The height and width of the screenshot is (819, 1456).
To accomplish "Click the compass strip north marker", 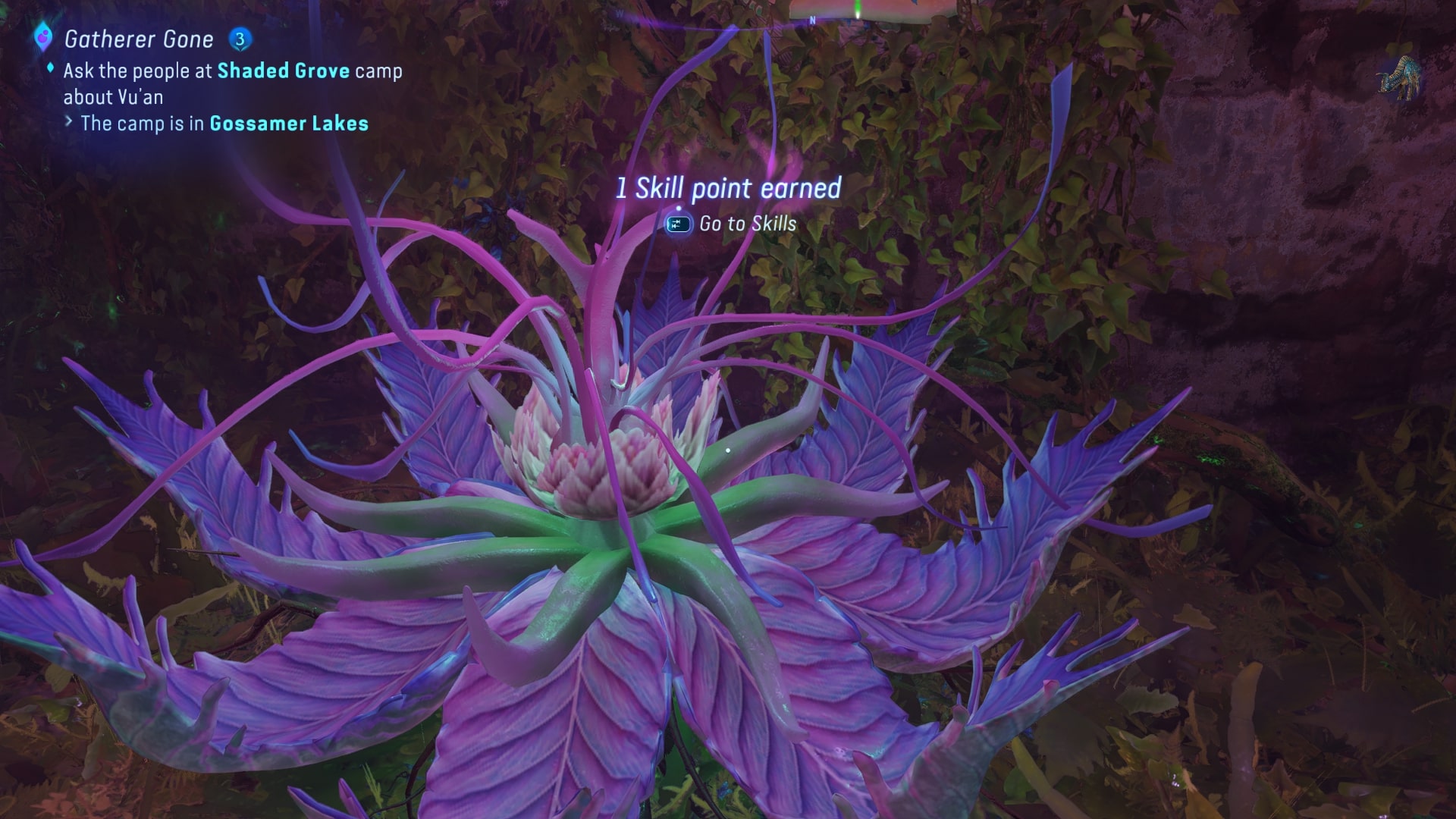I will pos(812,20).
